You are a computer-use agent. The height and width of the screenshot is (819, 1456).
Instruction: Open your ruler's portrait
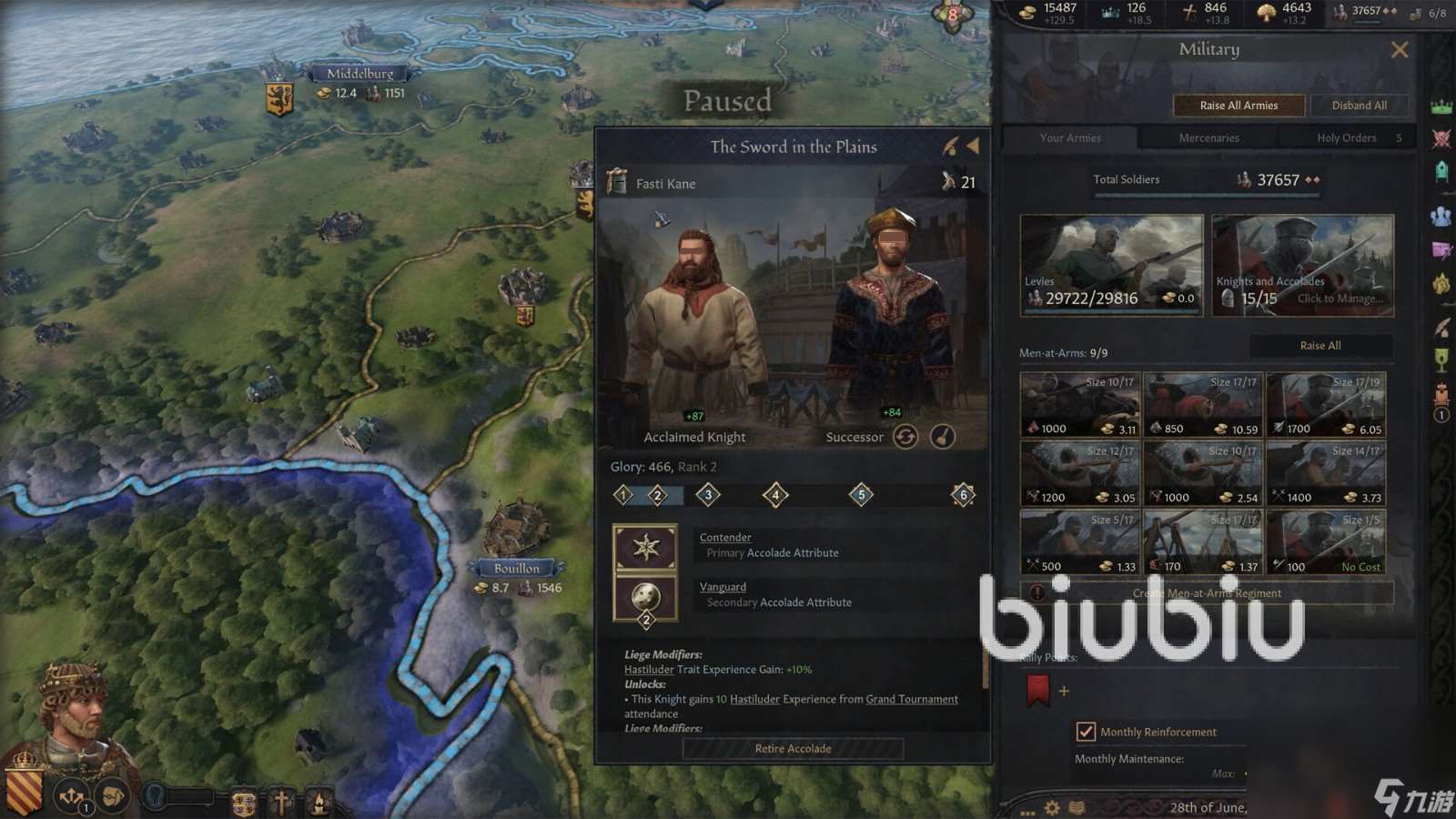tap(75, 719)
